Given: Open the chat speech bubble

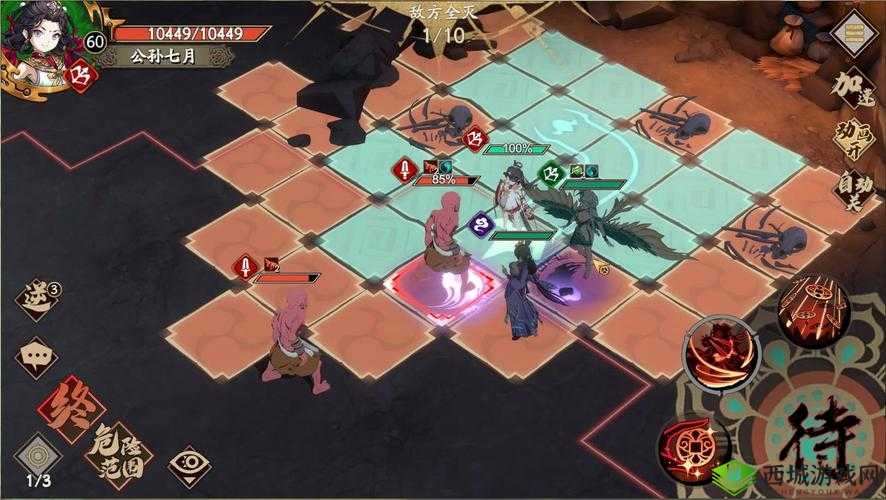Looking at the screenshot, I should 38,354.
